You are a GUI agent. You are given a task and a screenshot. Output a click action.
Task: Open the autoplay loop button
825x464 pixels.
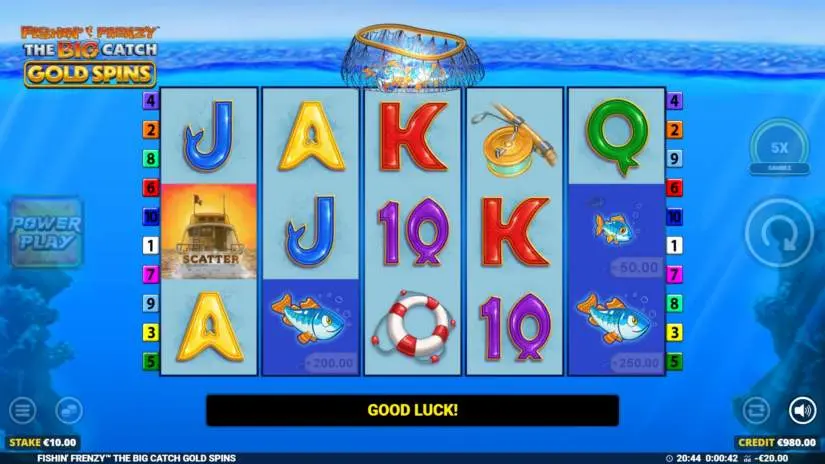pos(756,410)
